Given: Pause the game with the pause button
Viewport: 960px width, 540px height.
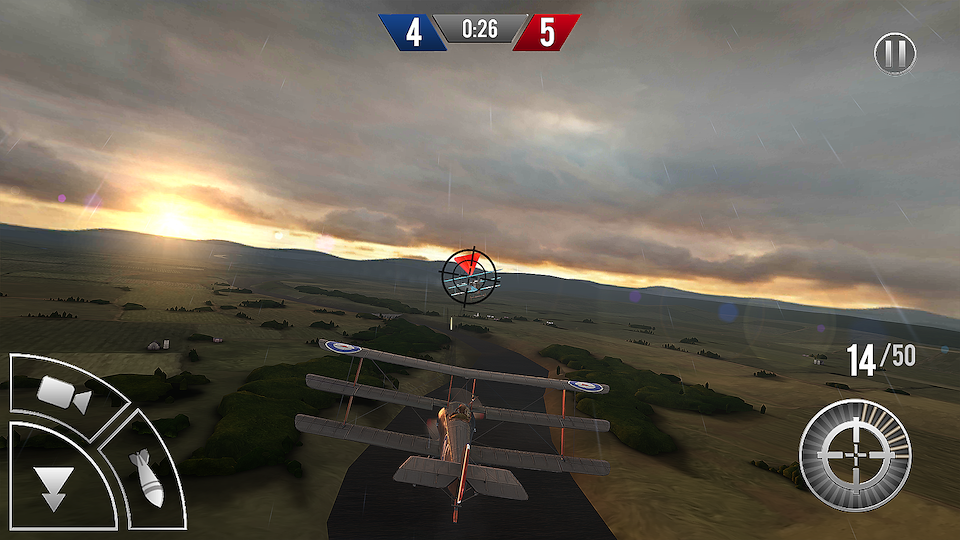Looking at the screenshot, I should coord(895,53).
